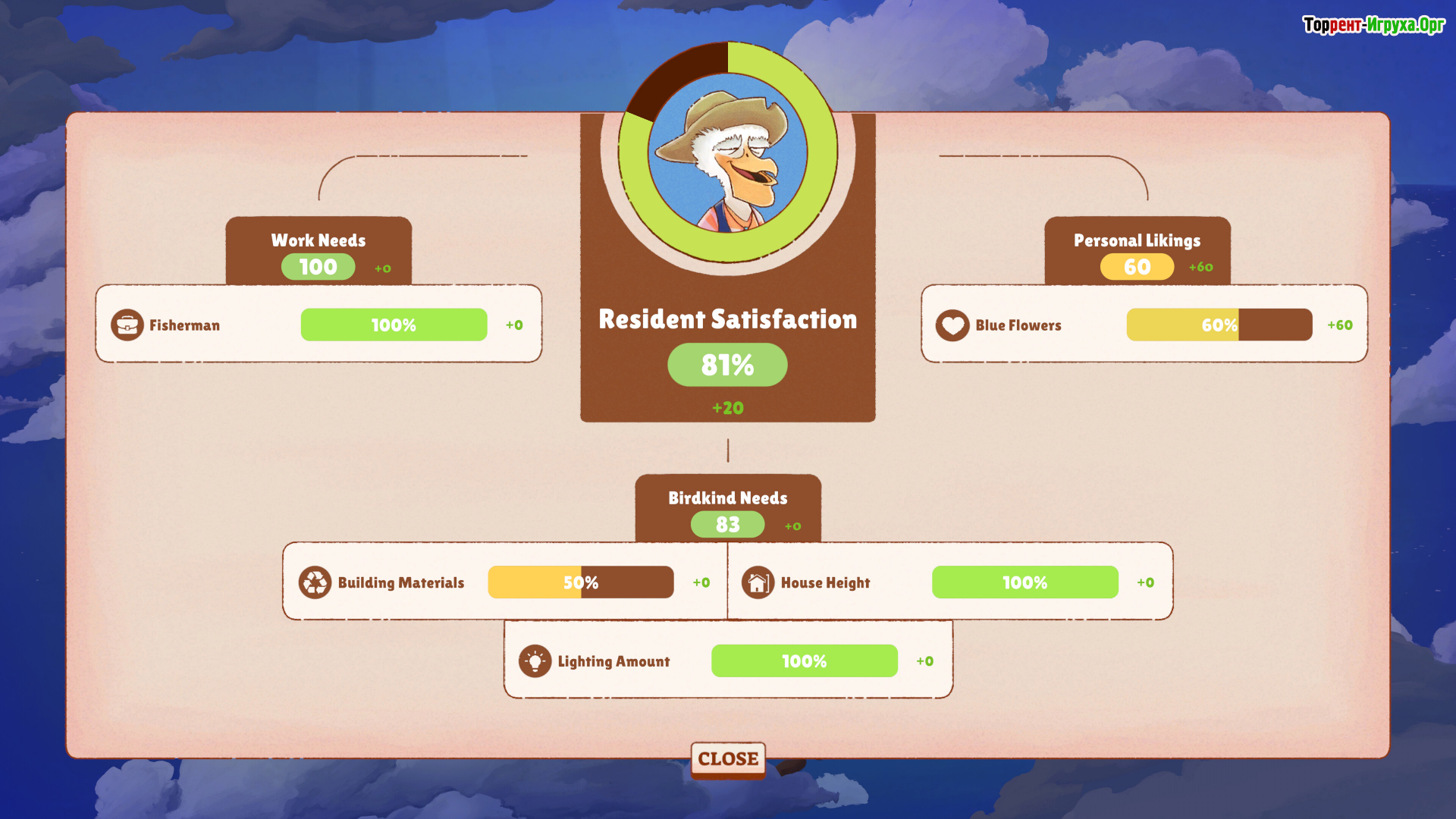Select the Fisherman work need row
This screenshot has width=1456, height=819.
(318, 325)
